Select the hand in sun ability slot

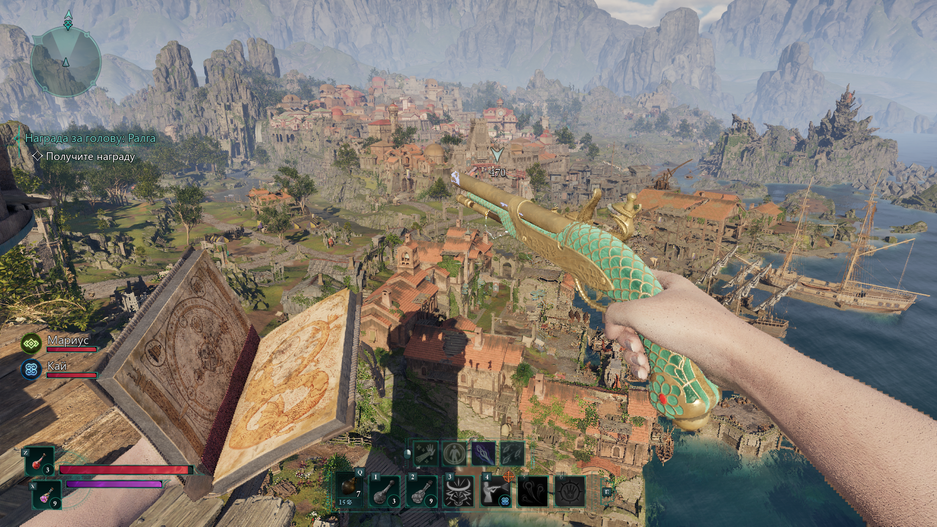tap(570, 489)
